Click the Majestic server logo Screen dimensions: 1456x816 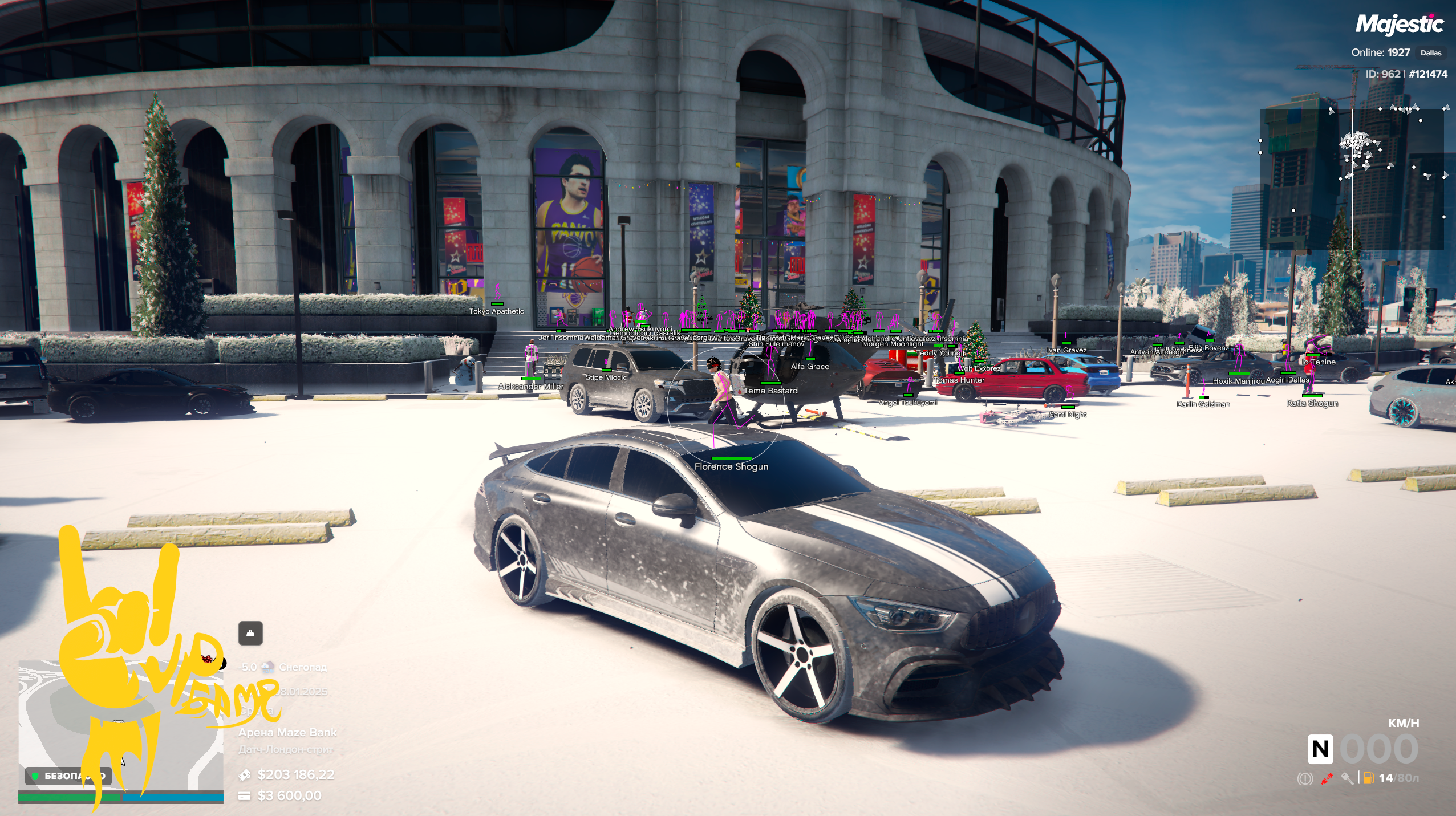click(1399, 25)
